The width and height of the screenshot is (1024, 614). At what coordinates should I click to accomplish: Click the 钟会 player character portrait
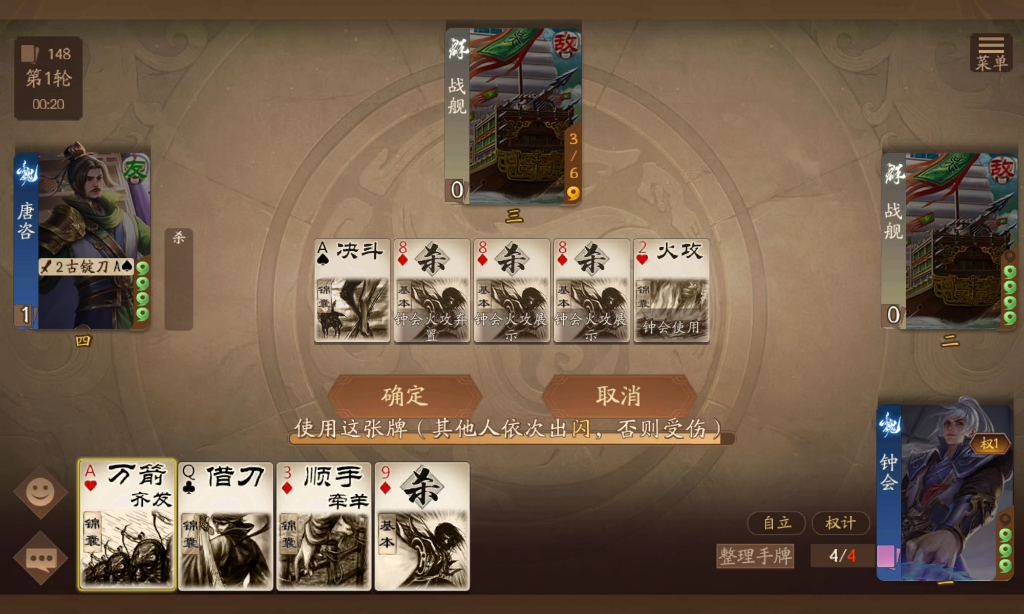[x=945, y=492]
